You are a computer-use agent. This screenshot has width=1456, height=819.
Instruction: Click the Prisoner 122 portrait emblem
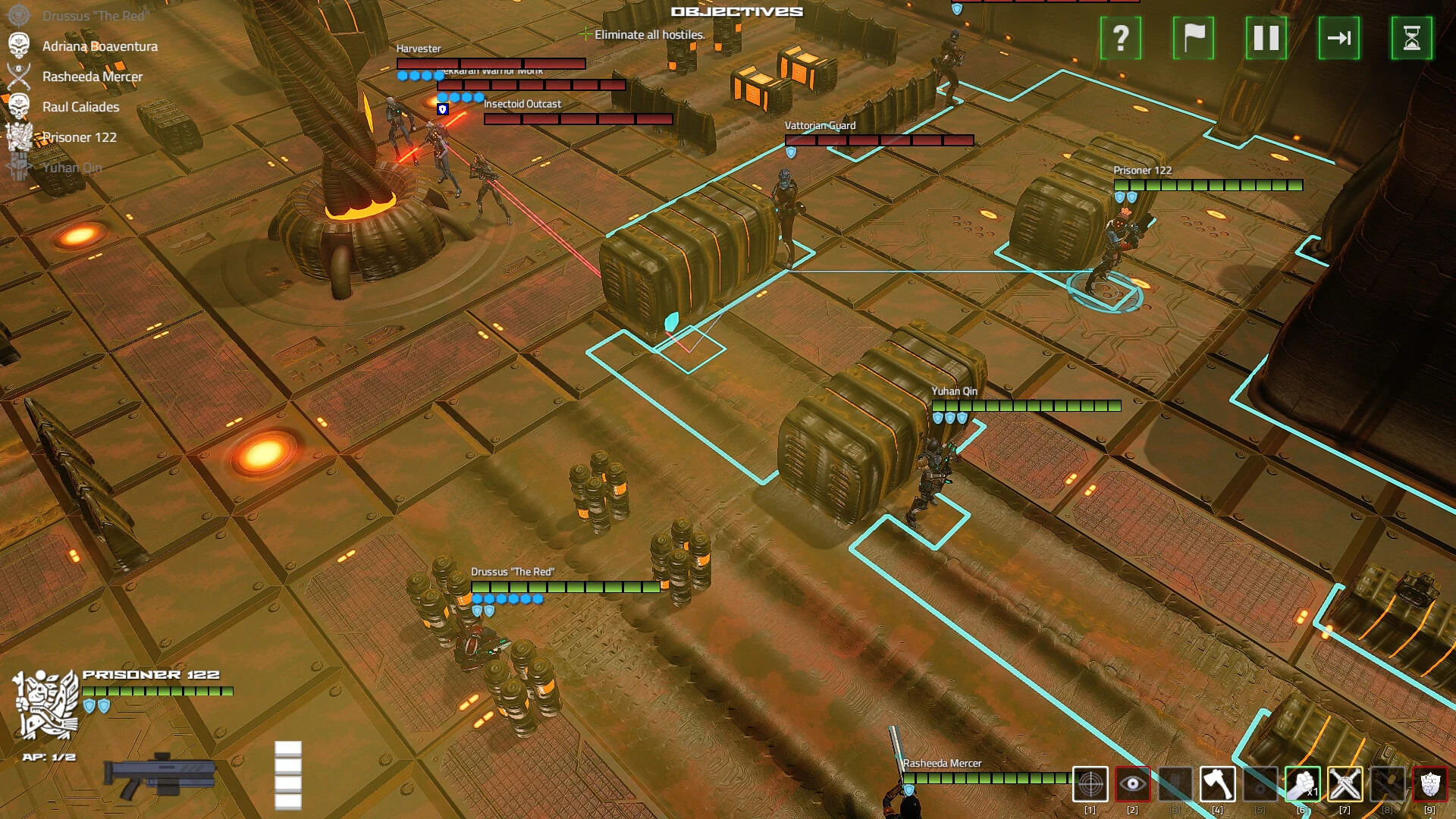point(45,704)
